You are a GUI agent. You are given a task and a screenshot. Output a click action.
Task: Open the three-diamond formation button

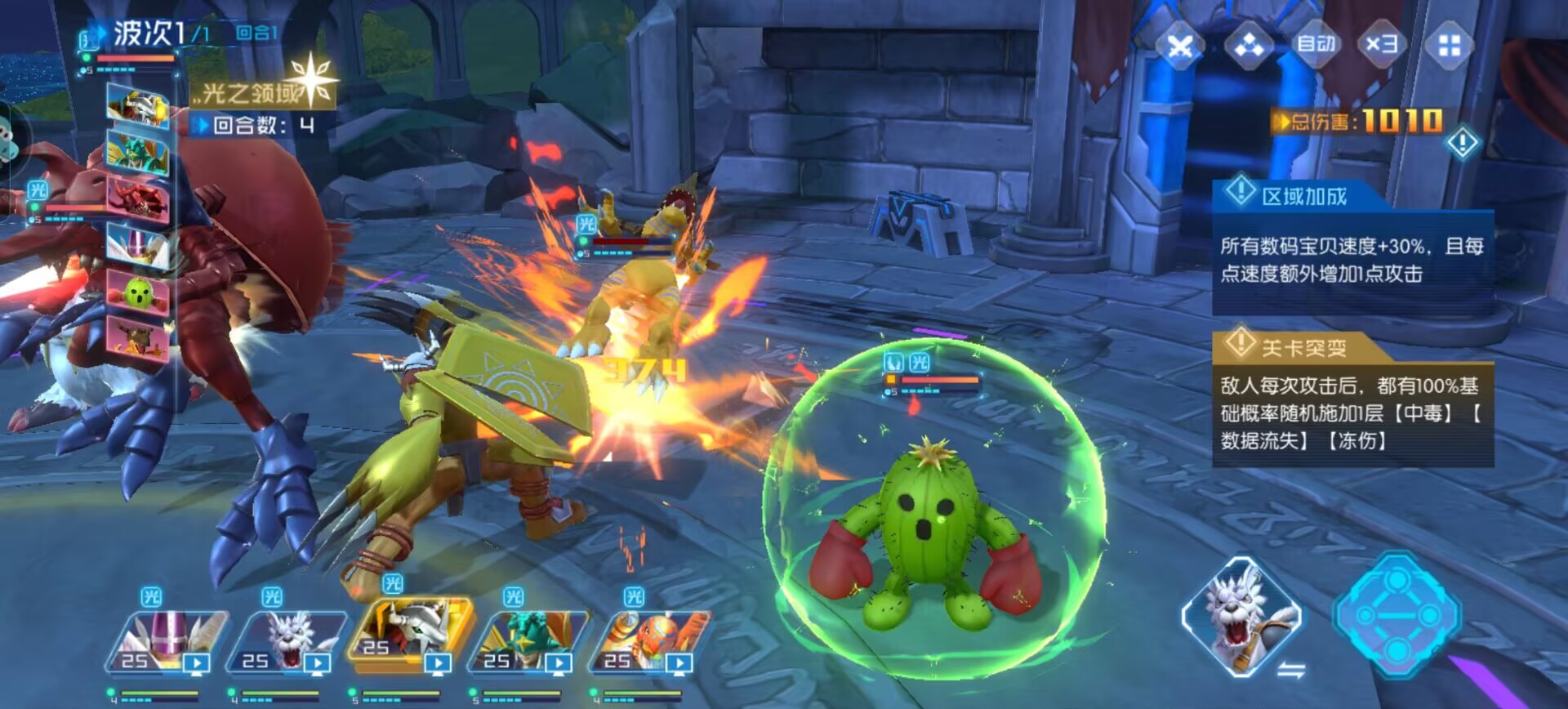[1249, 46]
